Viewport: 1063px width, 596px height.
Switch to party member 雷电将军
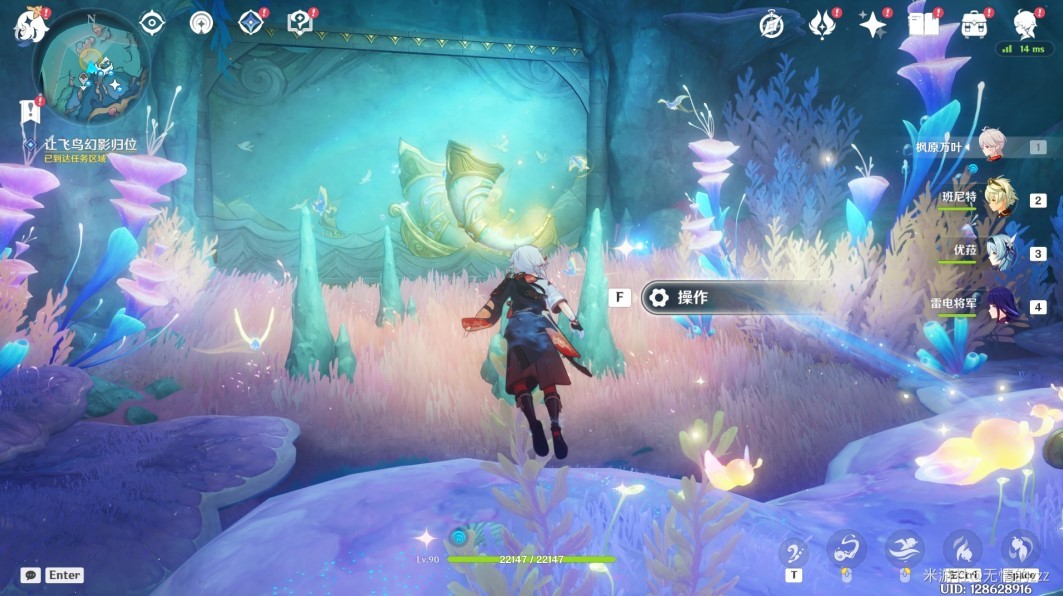click(1000, 305)
